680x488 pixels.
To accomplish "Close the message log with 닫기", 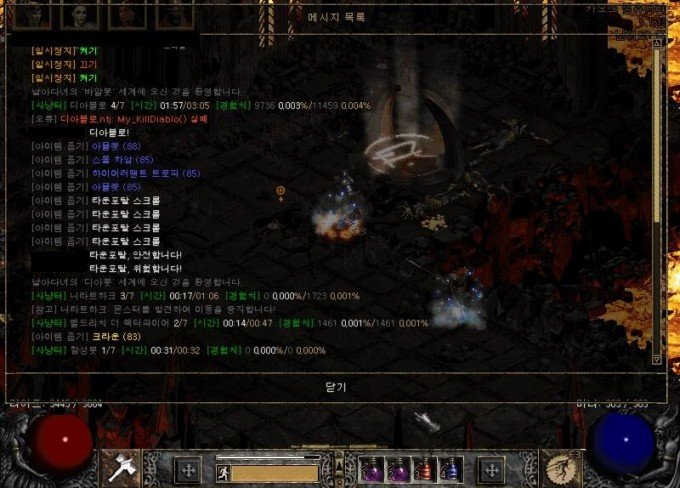I will click(334, 385).
